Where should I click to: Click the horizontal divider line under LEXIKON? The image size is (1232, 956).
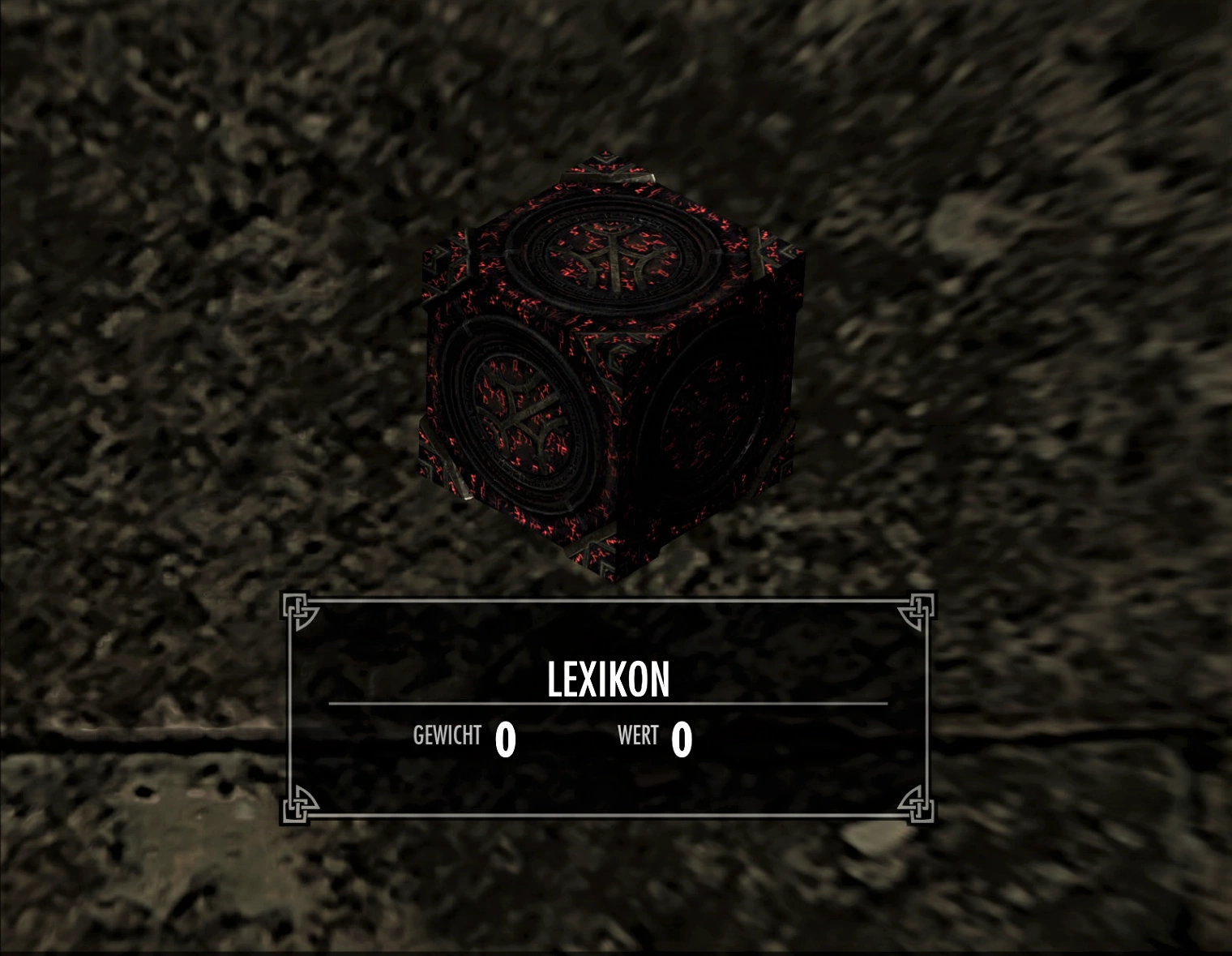coord(608,705)
